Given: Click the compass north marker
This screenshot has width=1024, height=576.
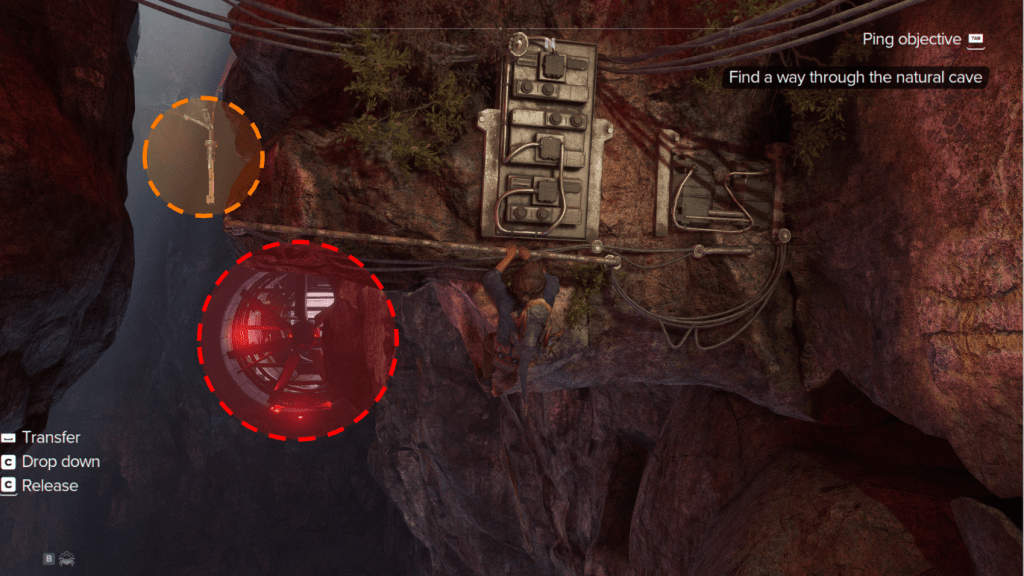Looking at the screenshot, I should pyautogui.click(x=548, y=43).
